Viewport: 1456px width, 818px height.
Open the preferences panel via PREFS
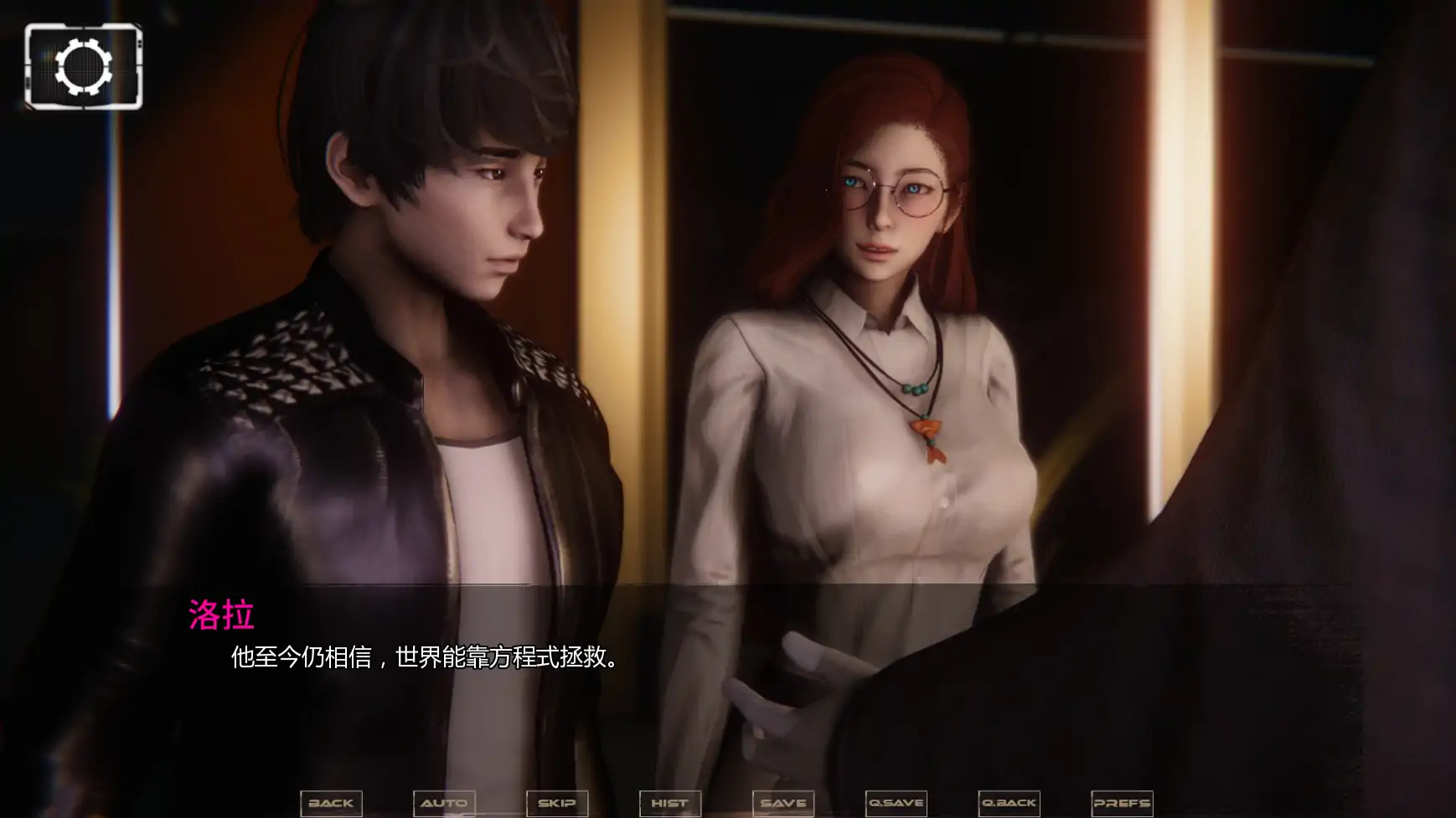coord(1122,802)
